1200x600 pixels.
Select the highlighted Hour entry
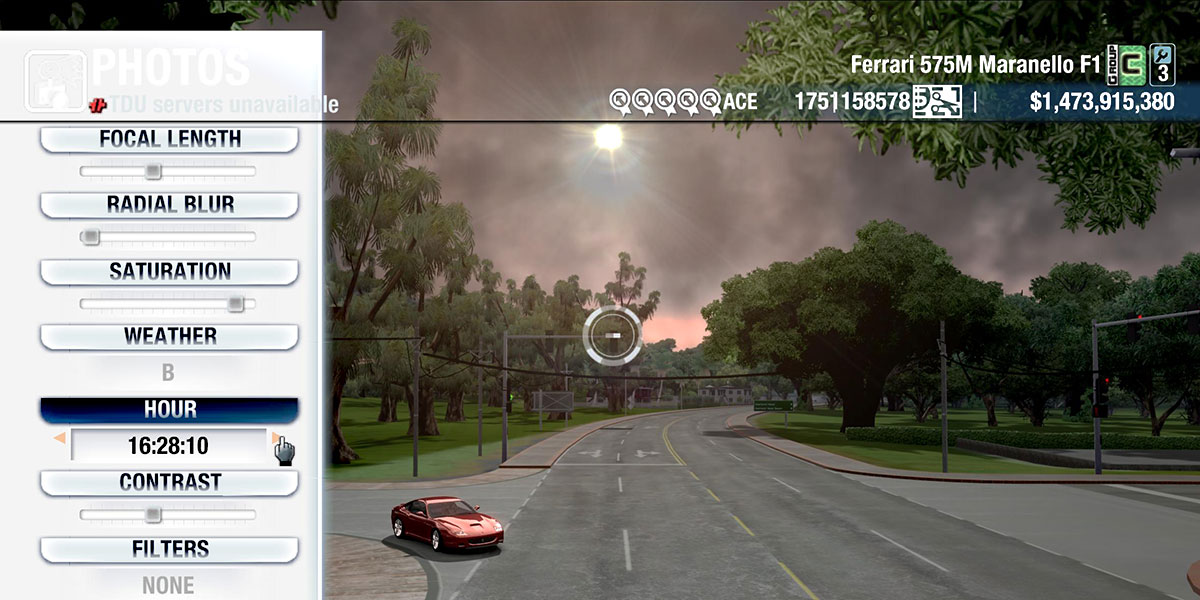[169, 410]
